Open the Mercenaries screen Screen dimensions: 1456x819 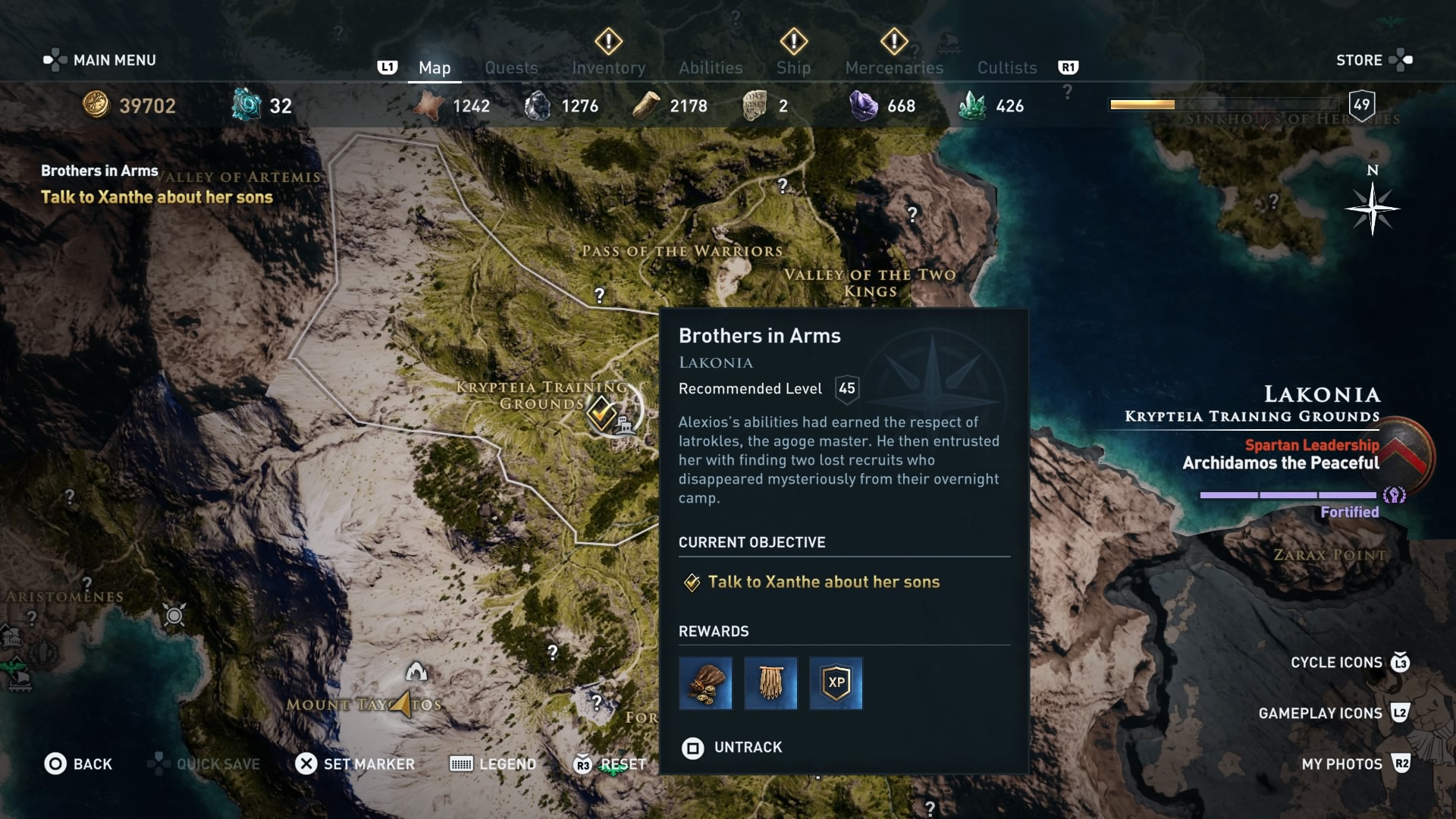[893, 67]
